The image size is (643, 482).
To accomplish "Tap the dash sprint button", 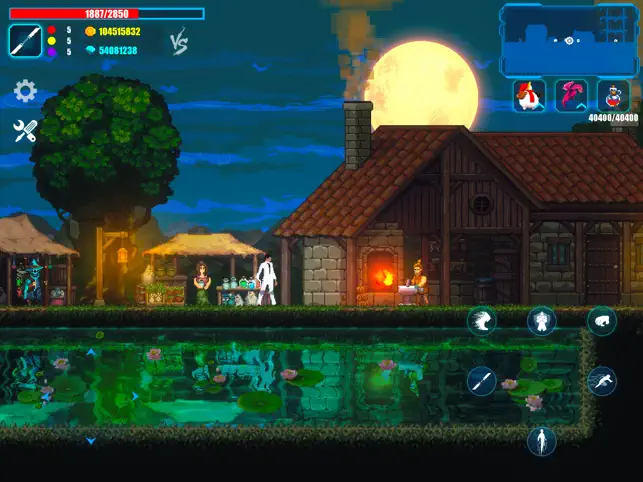I will [x=601, y=381].
